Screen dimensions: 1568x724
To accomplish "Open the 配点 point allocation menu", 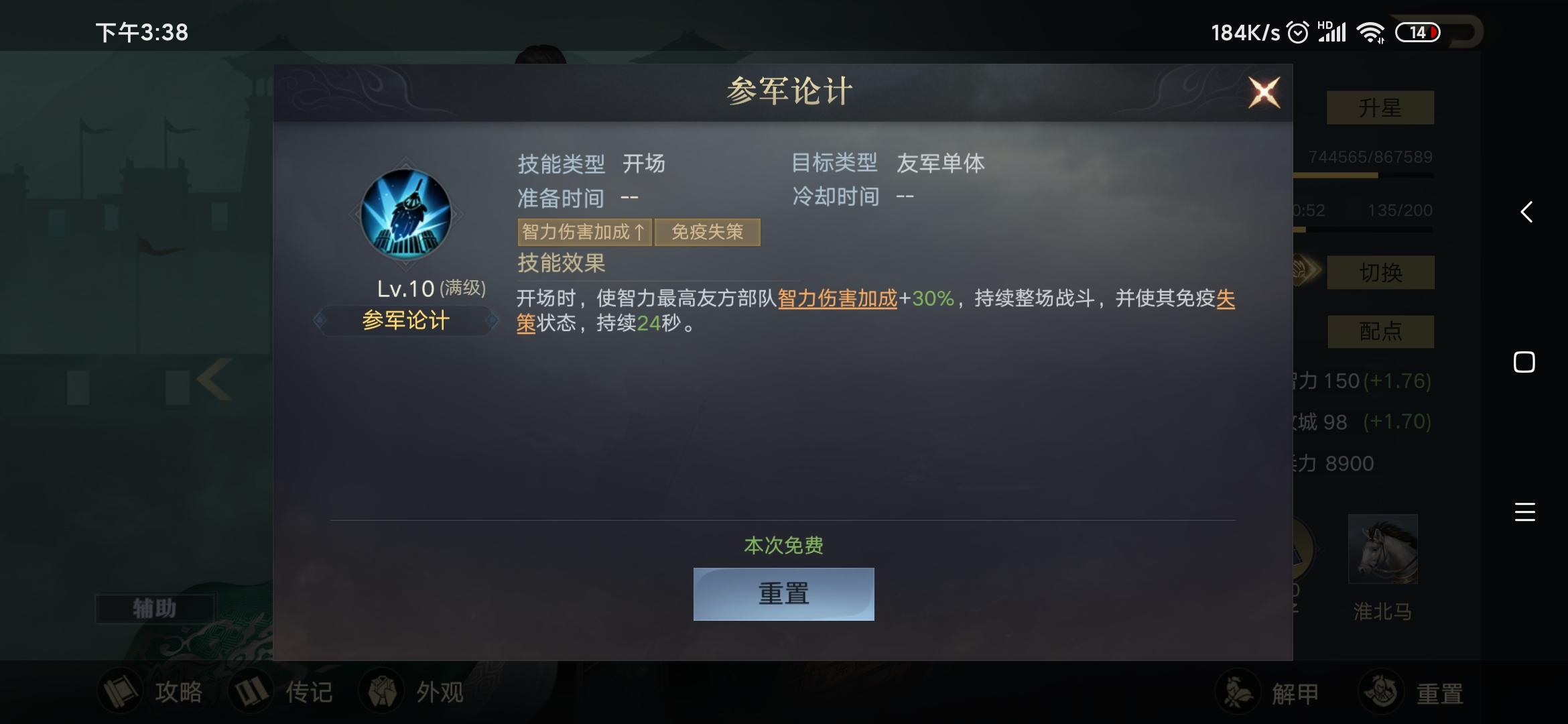I will 1381,332.
